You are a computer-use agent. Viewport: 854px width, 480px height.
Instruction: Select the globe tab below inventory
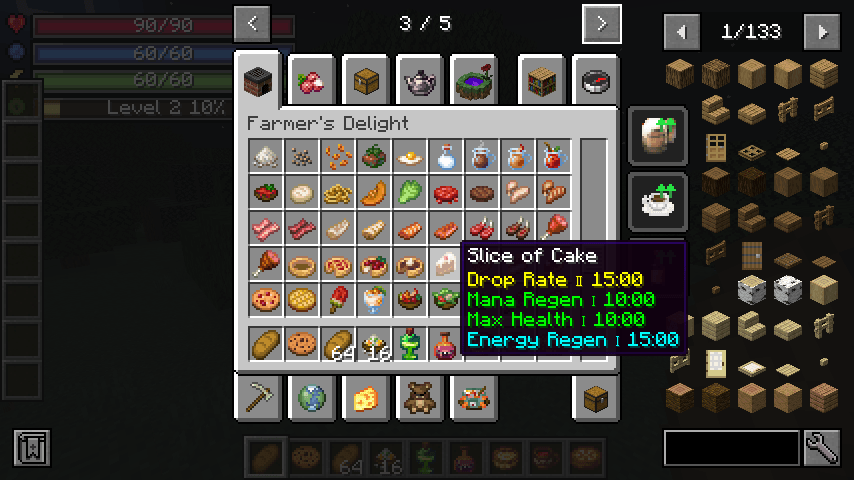pyautogui.click(x=312, y=397)
